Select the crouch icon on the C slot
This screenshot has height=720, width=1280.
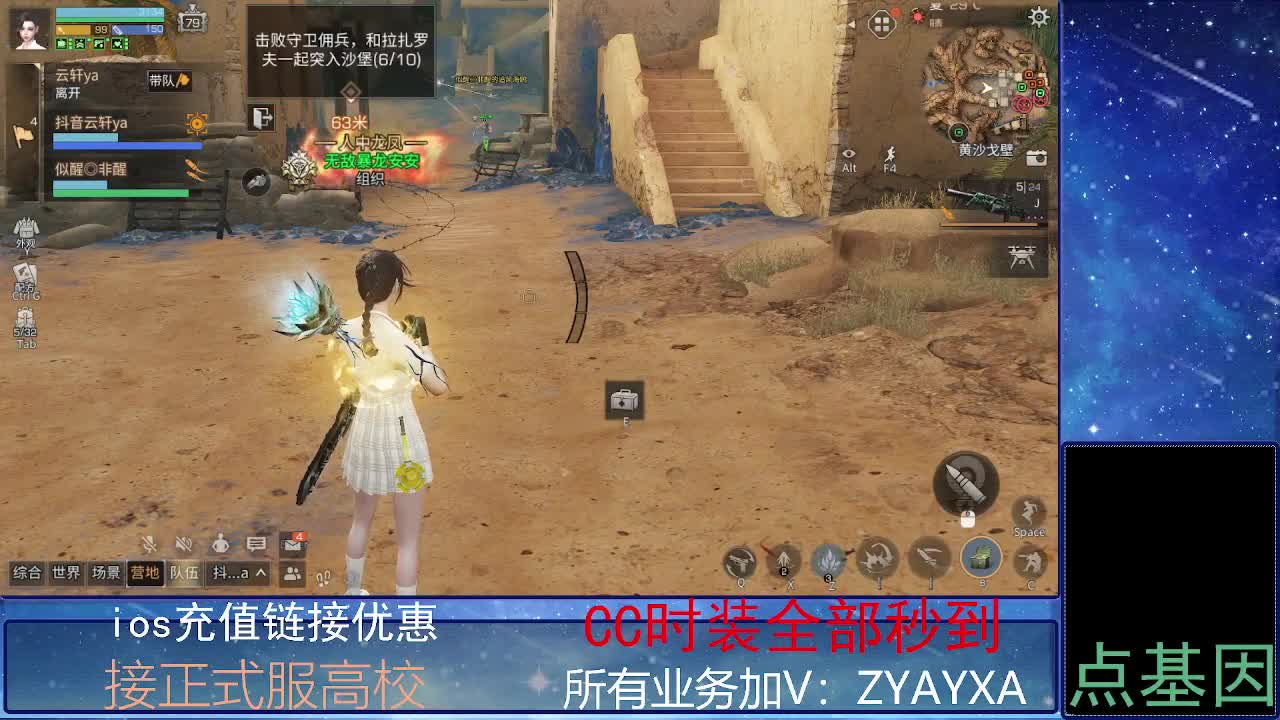[x=1029, y=560]
